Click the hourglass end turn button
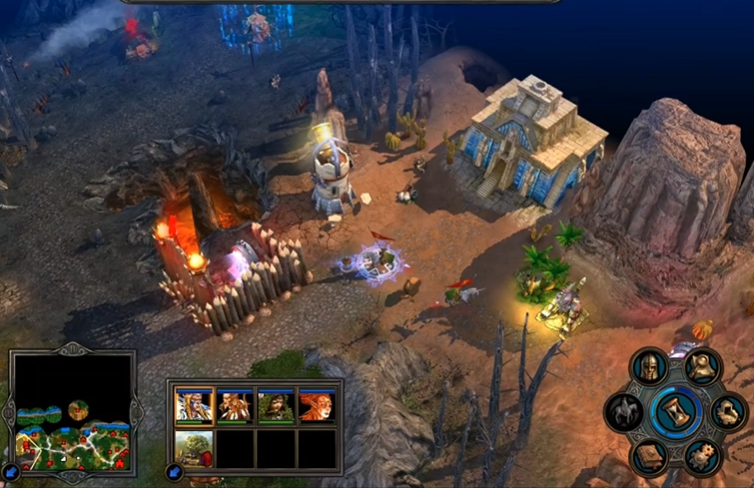The height and width of the screenshot is (488, 754). (x=675, y=411)
